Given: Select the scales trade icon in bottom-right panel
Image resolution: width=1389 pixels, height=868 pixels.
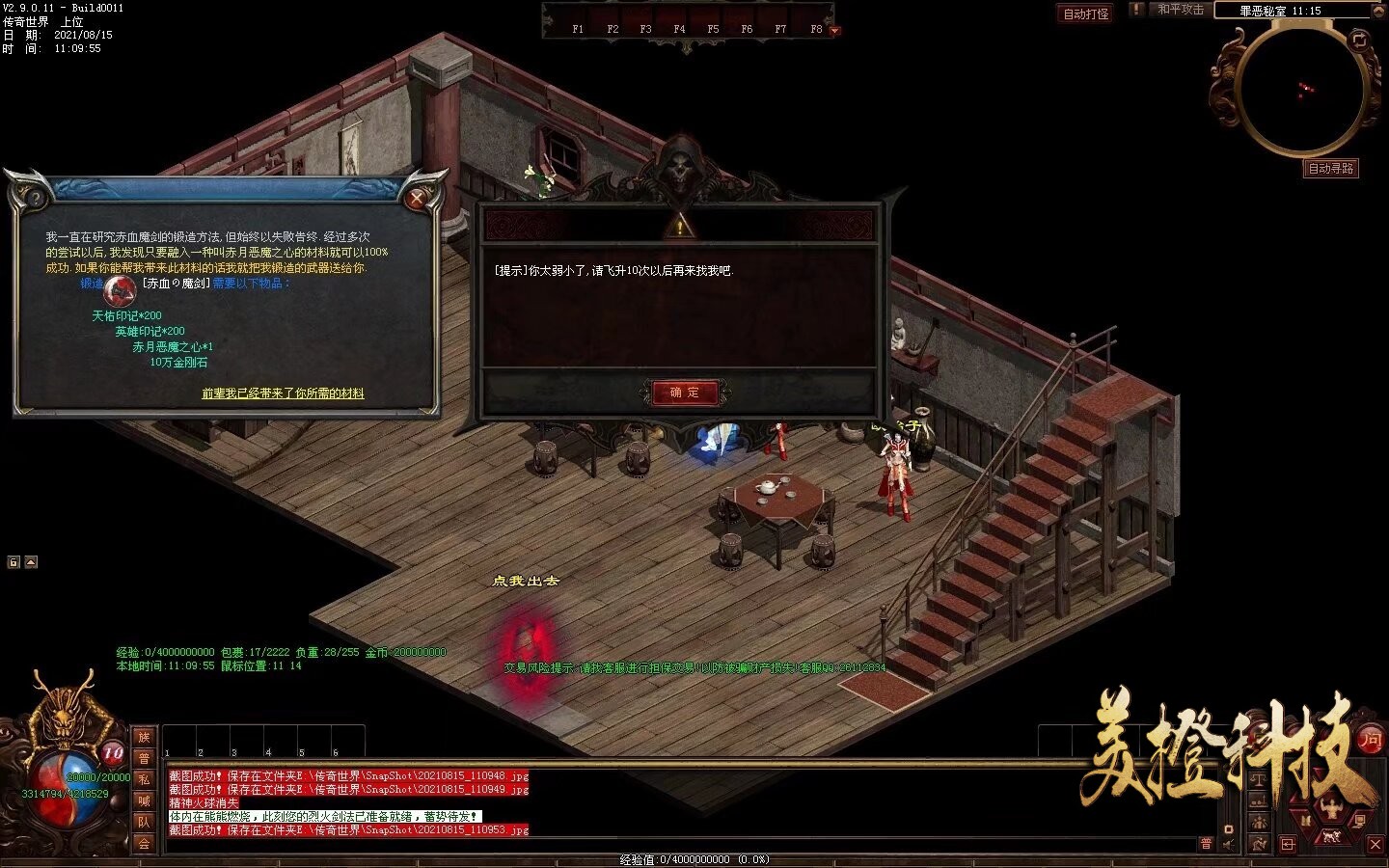Looking at the screenshot, I should 1259,779.
